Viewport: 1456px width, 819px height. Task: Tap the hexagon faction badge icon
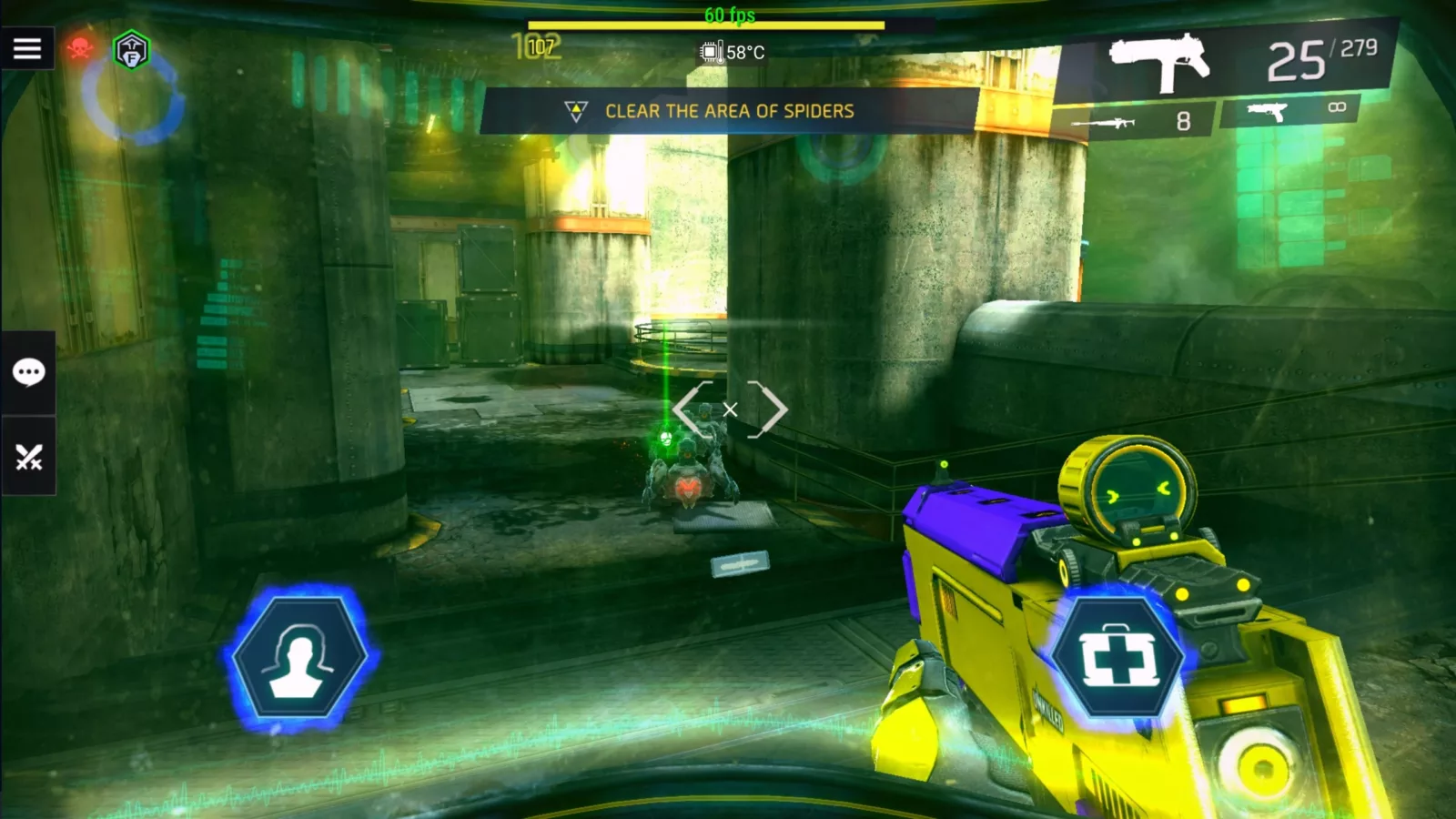132,50
